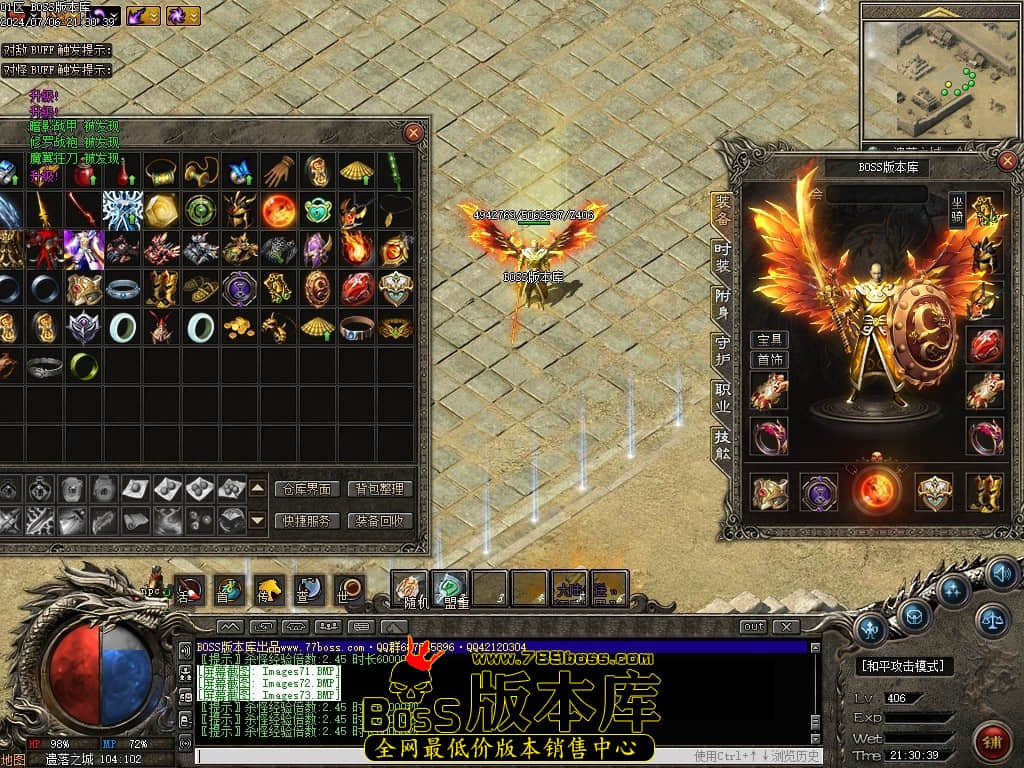Screen dimensions: 1024x768
Task: Close the character equipment panel
Action: 1007,161
